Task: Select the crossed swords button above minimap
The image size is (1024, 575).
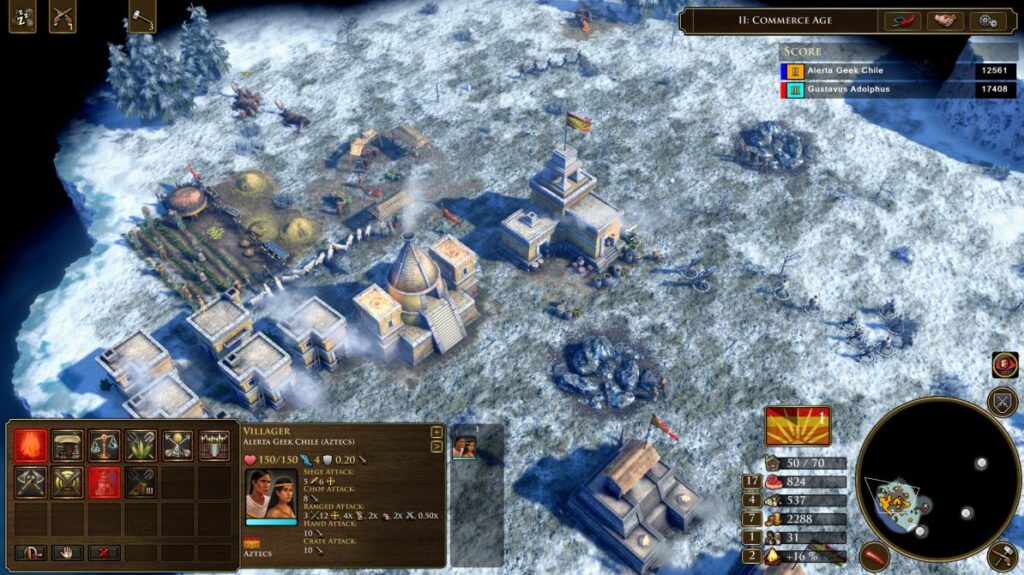Action: point(1001,402)
